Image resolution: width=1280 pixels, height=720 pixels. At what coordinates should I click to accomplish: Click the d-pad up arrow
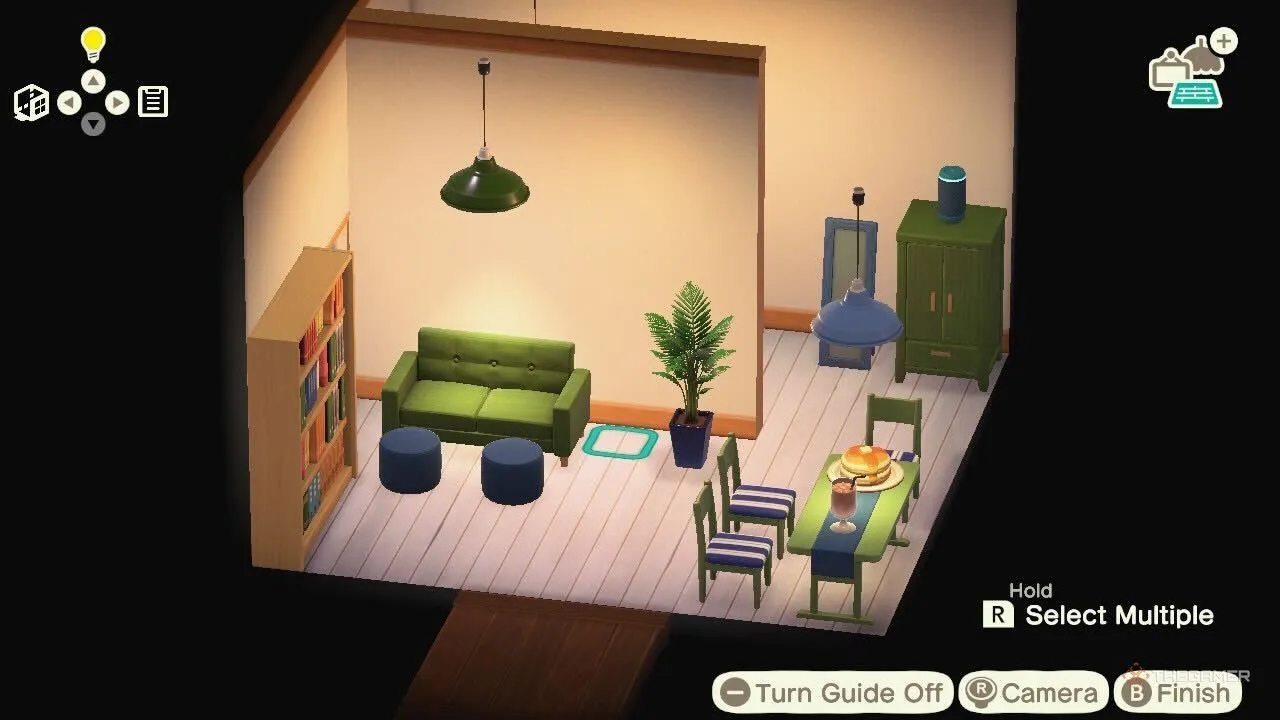pos(93,81)
